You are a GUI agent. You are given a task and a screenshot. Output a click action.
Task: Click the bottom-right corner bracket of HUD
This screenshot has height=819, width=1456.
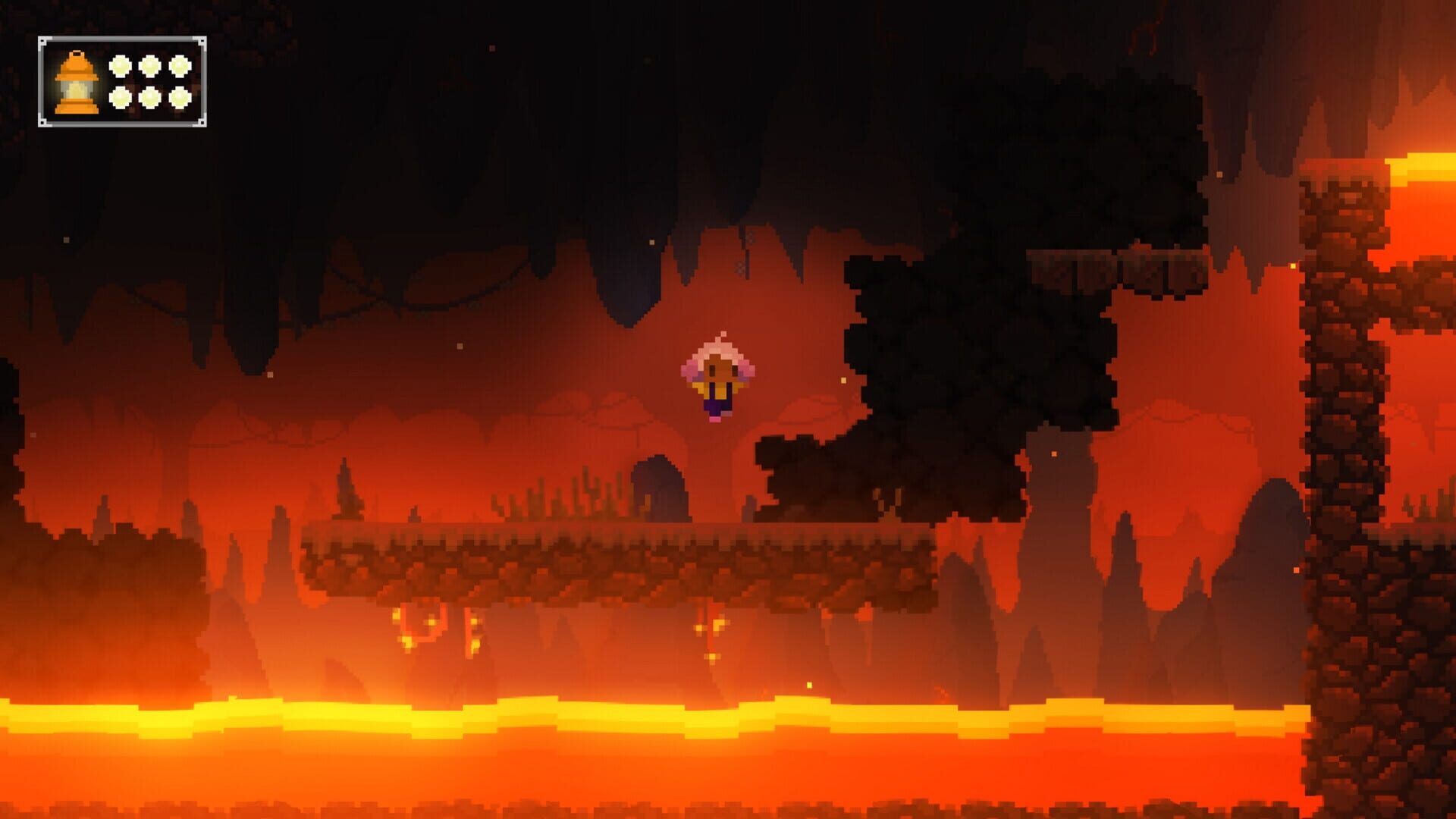202,122
